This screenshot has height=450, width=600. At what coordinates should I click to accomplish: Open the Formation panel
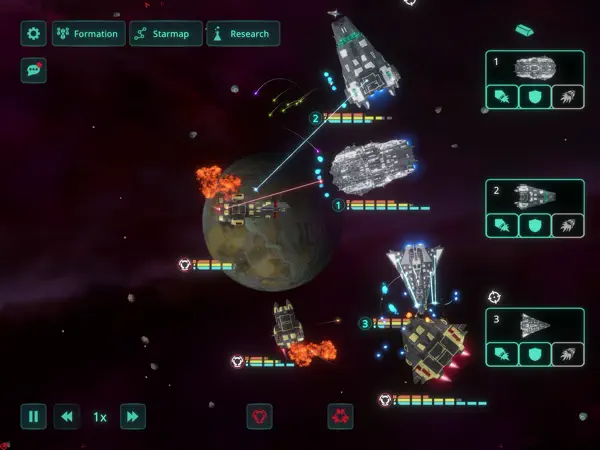(x=87, y=34)
